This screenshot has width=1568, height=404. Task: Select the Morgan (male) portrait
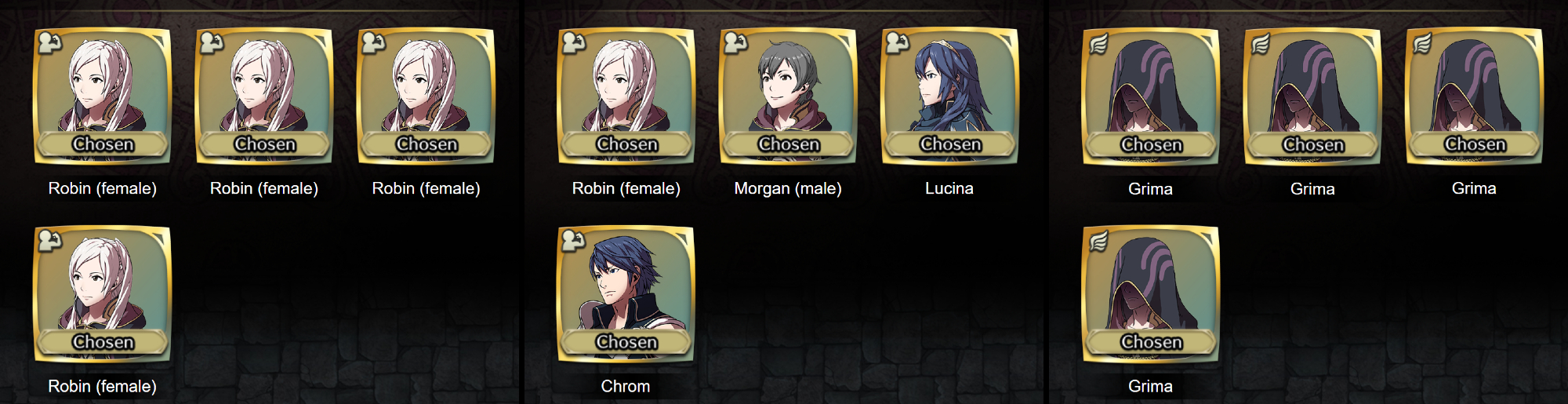click(787, 96)
